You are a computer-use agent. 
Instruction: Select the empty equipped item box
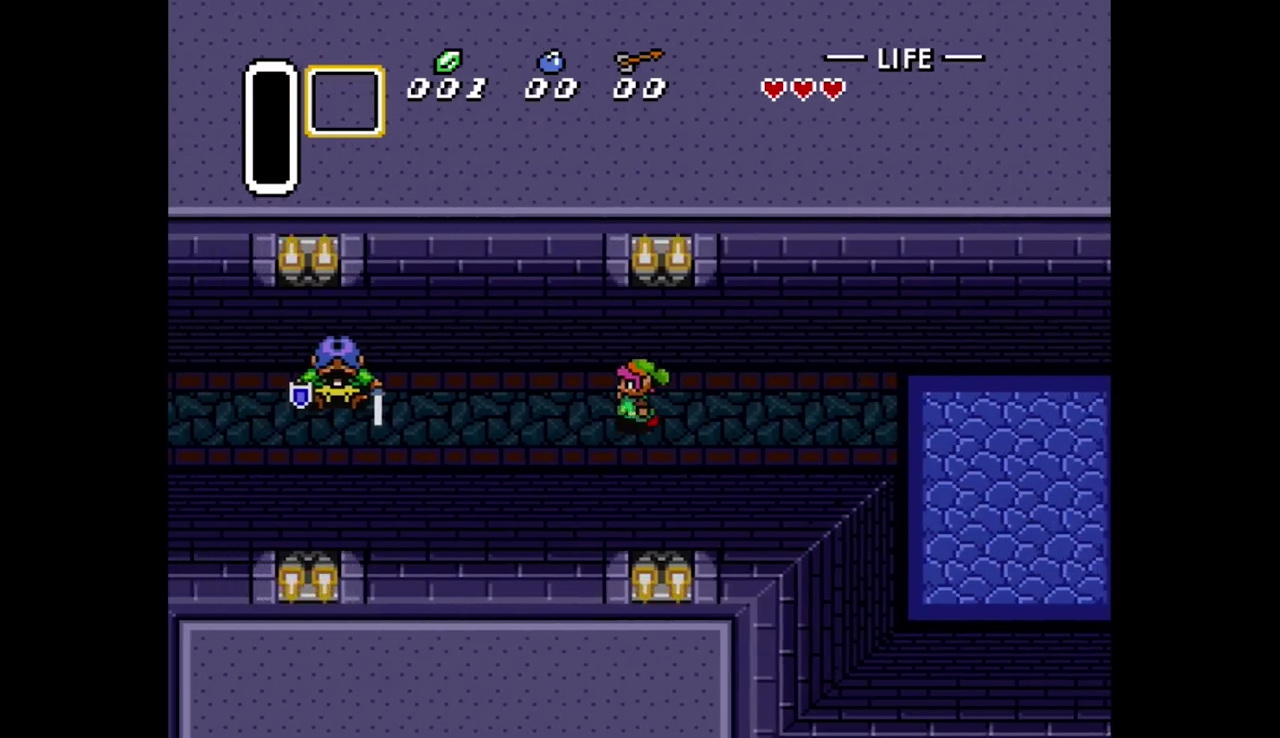coord(344,101)
